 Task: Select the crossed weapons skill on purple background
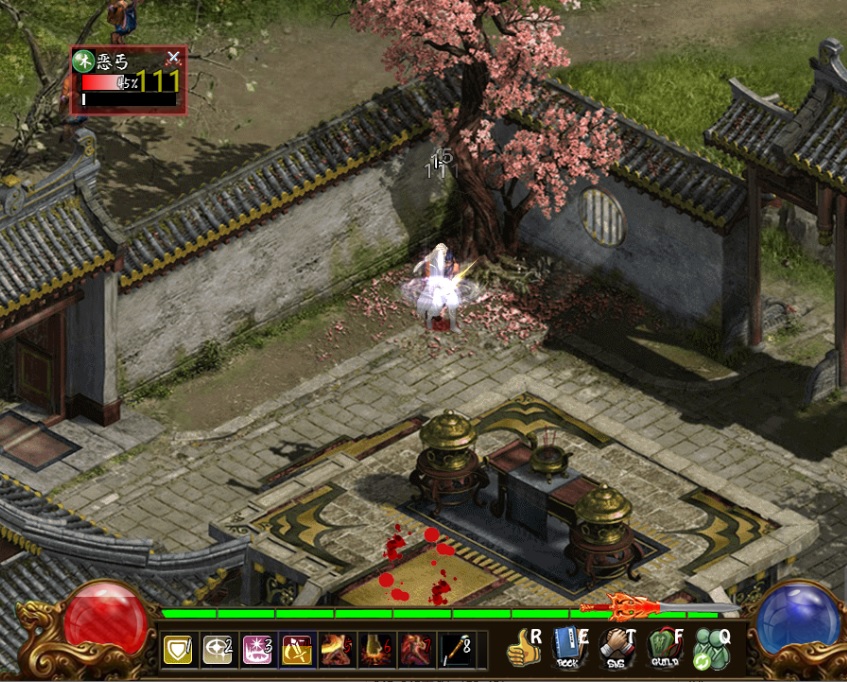click(x=296, y=650)
